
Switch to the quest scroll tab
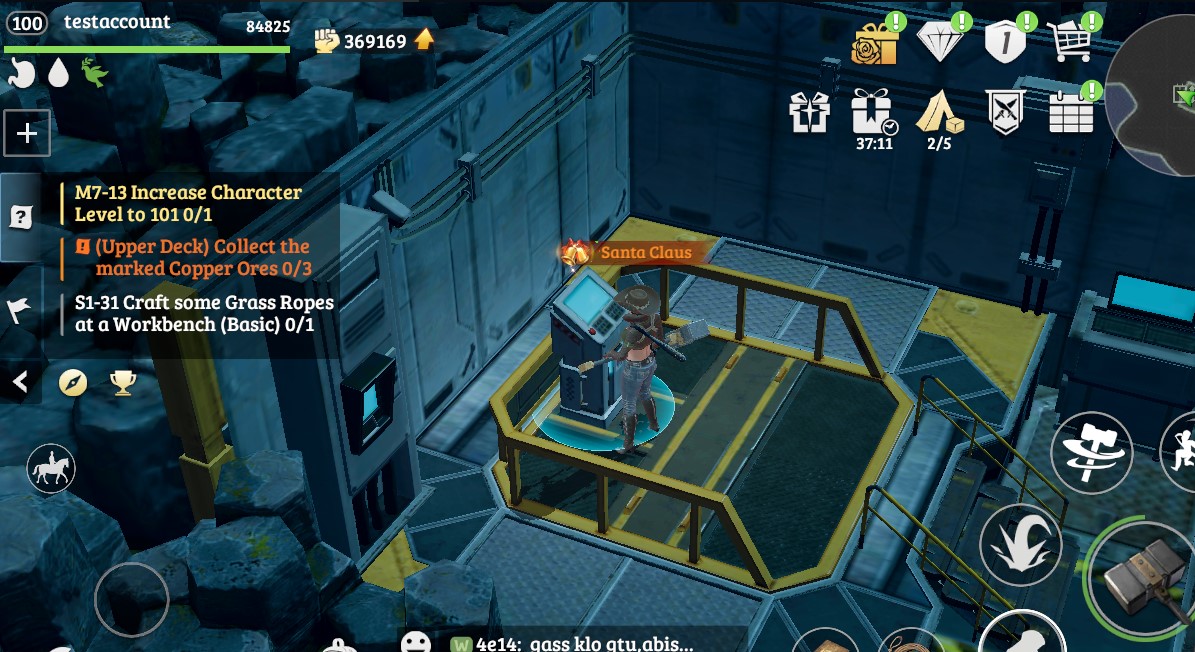[20, 217]
